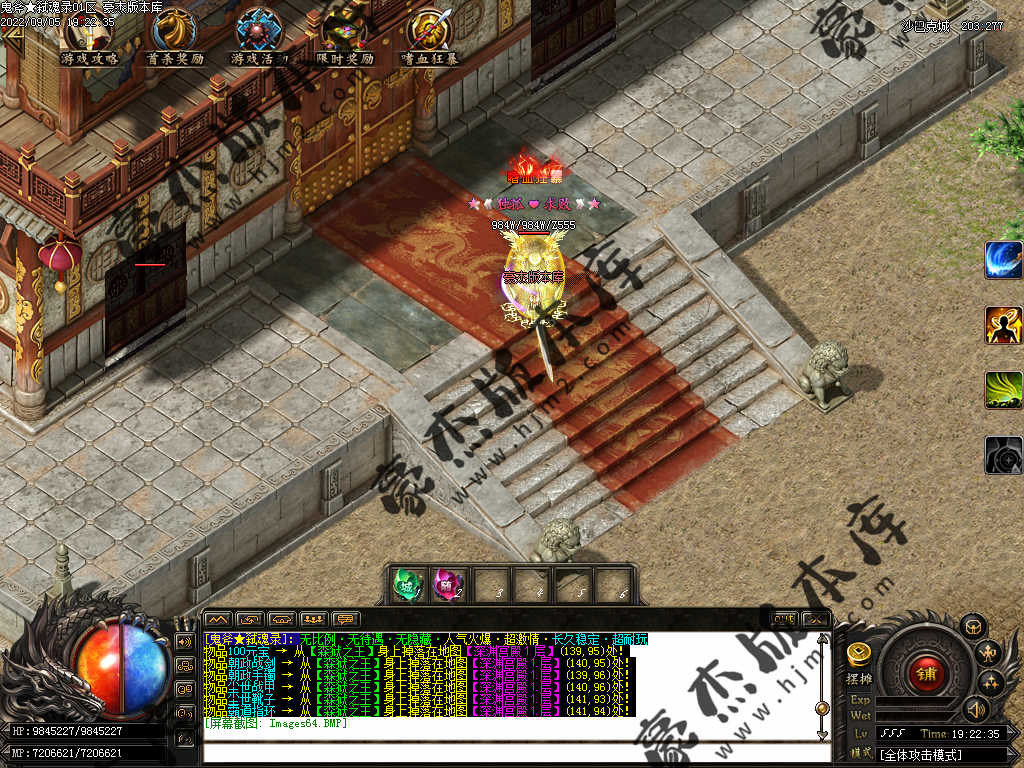Image resolution: width=1024 pixels, height=768 pixels.
Task: Close the chat panel with X
Action: point(815,619)
